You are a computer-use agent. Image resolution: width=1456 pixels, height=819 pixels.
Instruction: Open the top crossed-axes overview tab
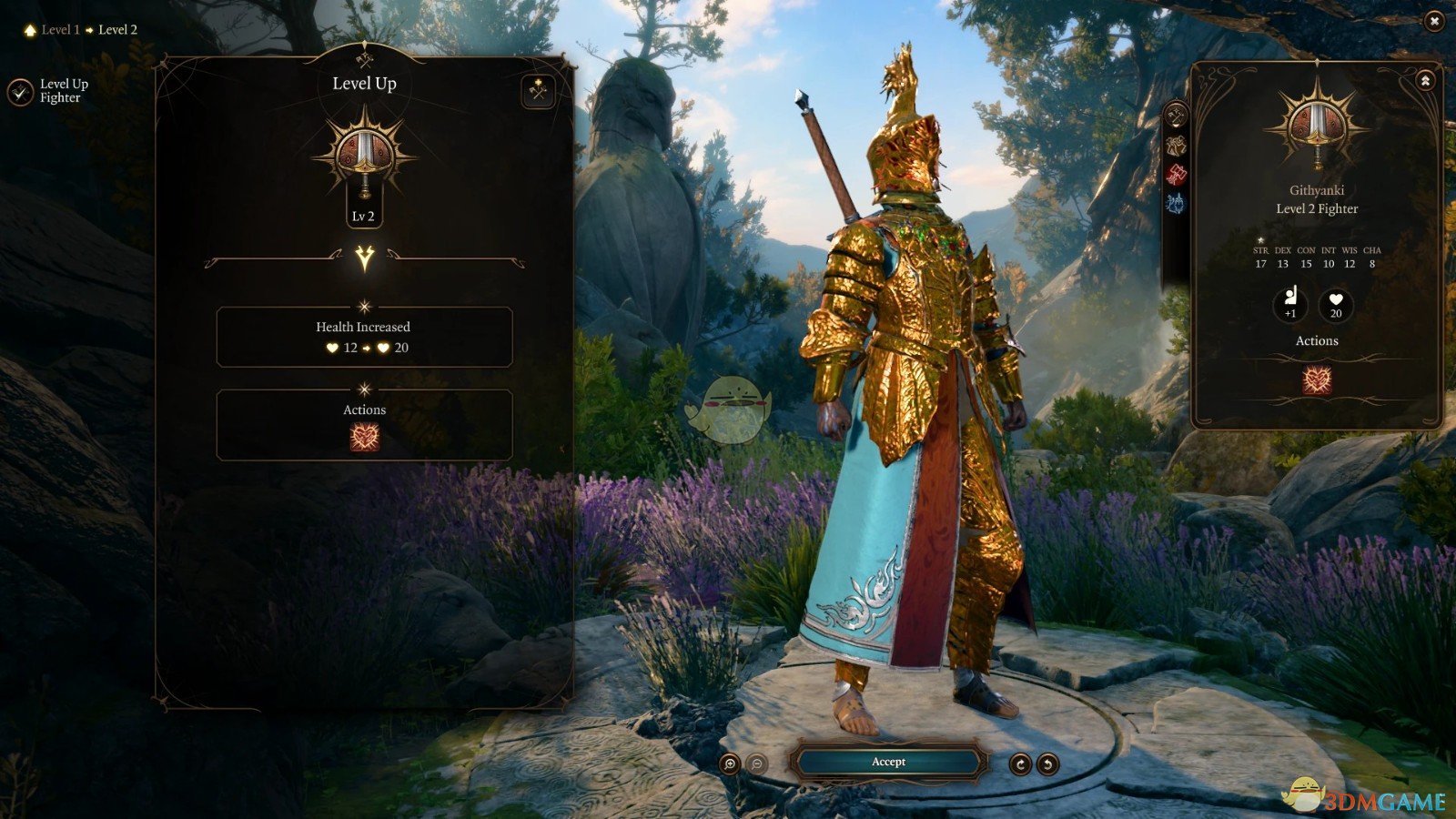coord(1176,116)
